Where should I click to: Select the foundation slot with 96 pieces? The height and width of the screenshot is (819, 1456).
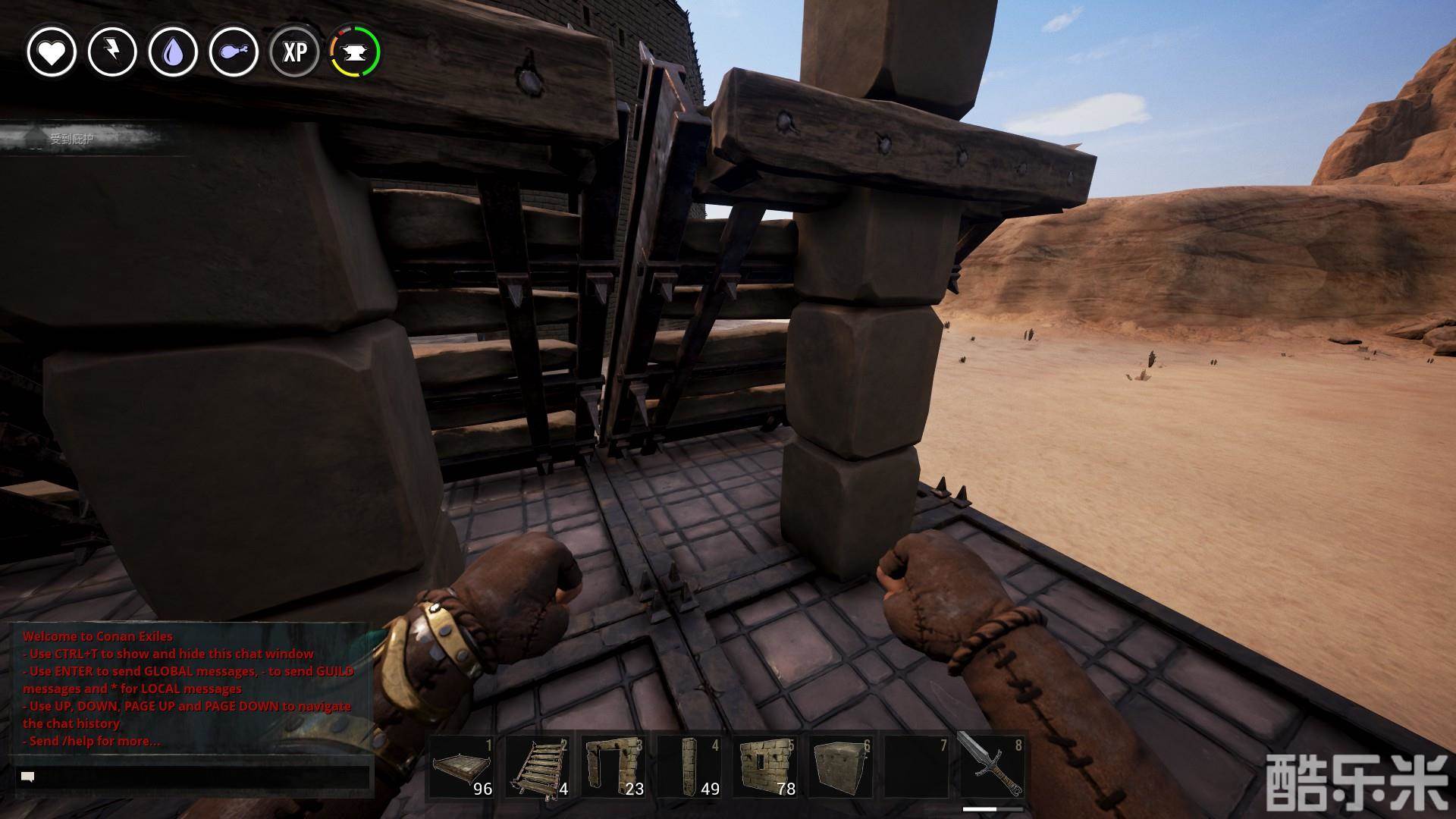[x=462, y=766]
